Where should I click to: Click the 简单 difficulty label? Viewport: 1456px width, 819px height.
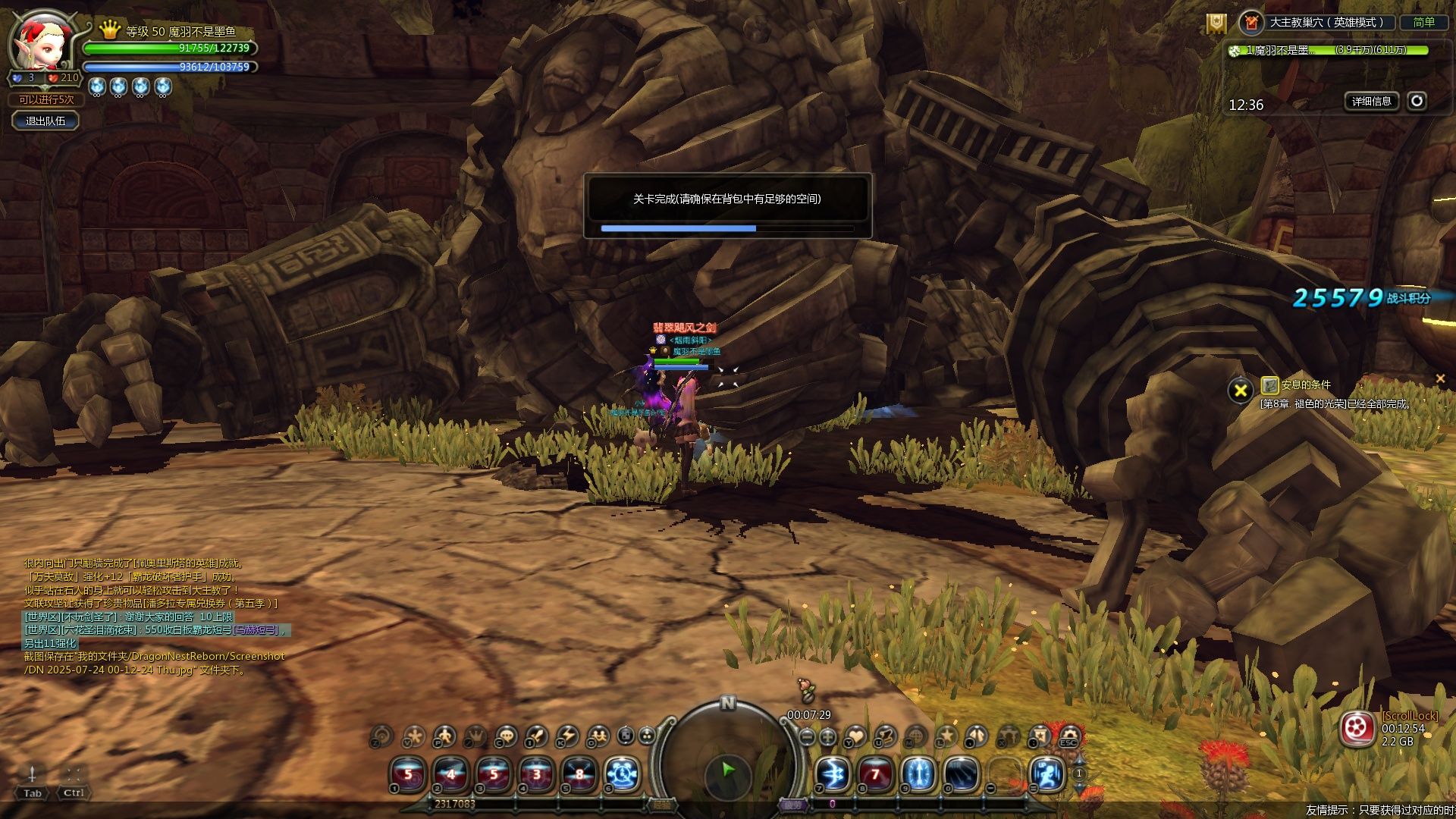click(1423, 23)
